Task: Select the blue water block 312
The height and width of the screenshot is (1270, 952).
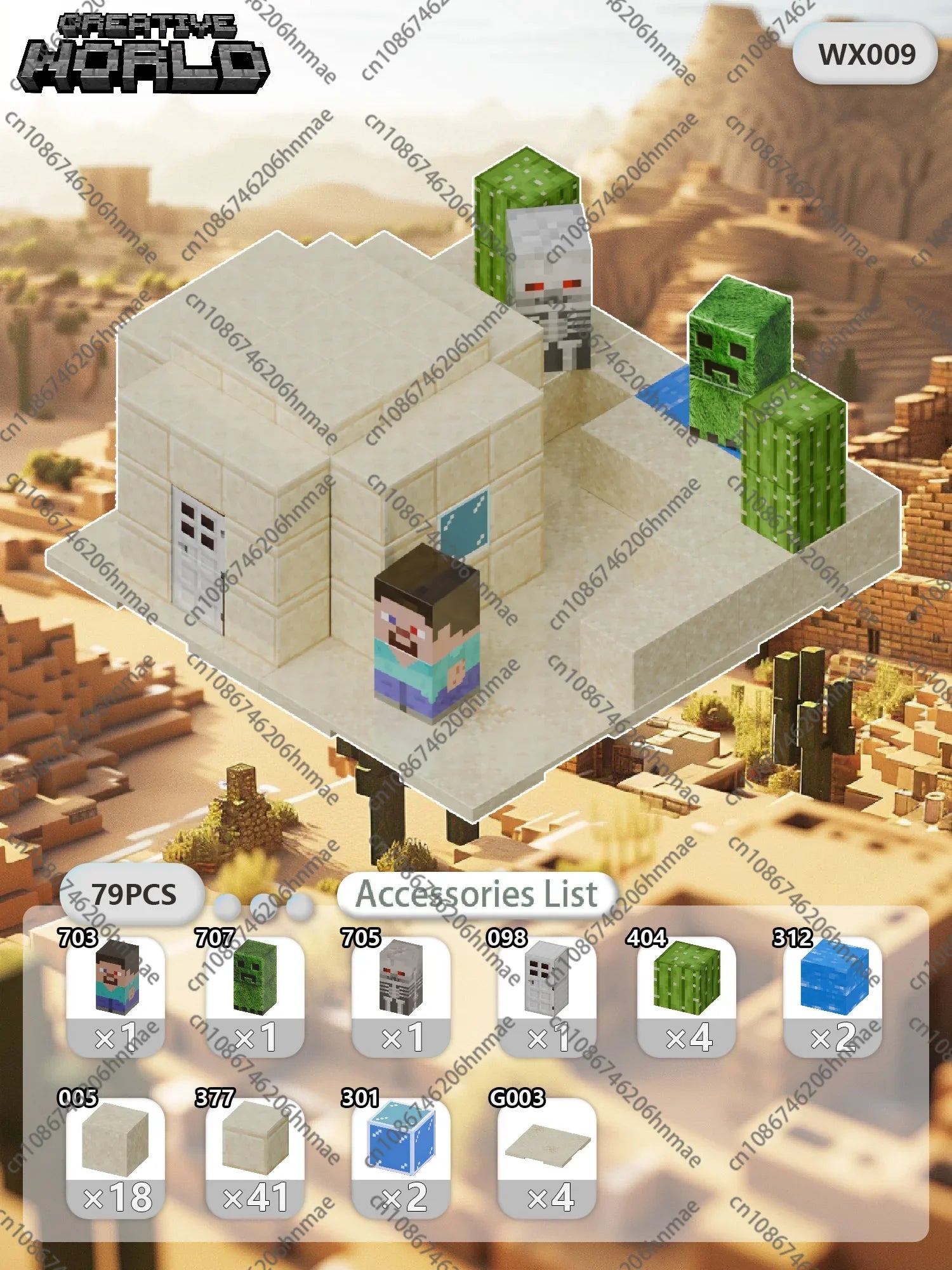Action: coord(833,994)
